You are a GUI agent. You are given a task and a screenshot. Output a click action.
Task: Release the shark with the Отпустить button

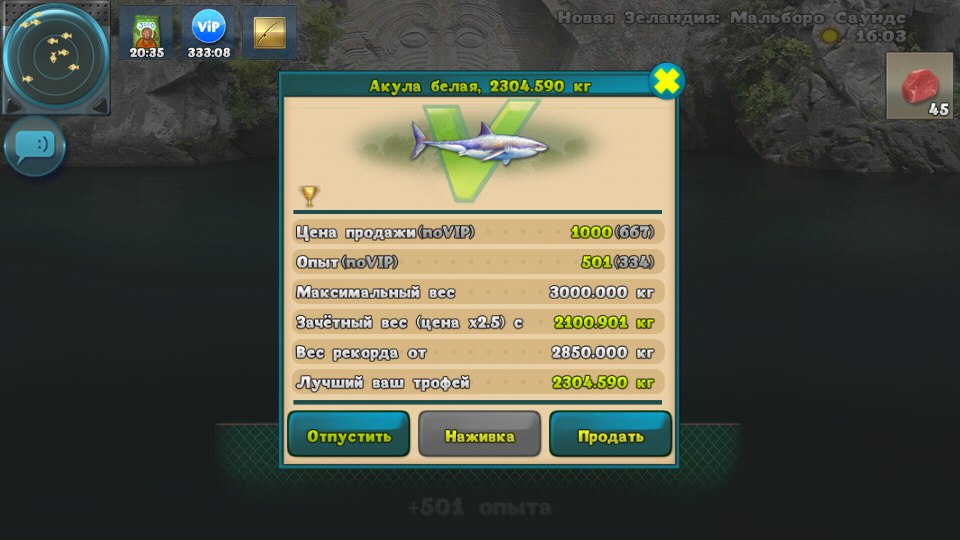(x=349, y=436)
